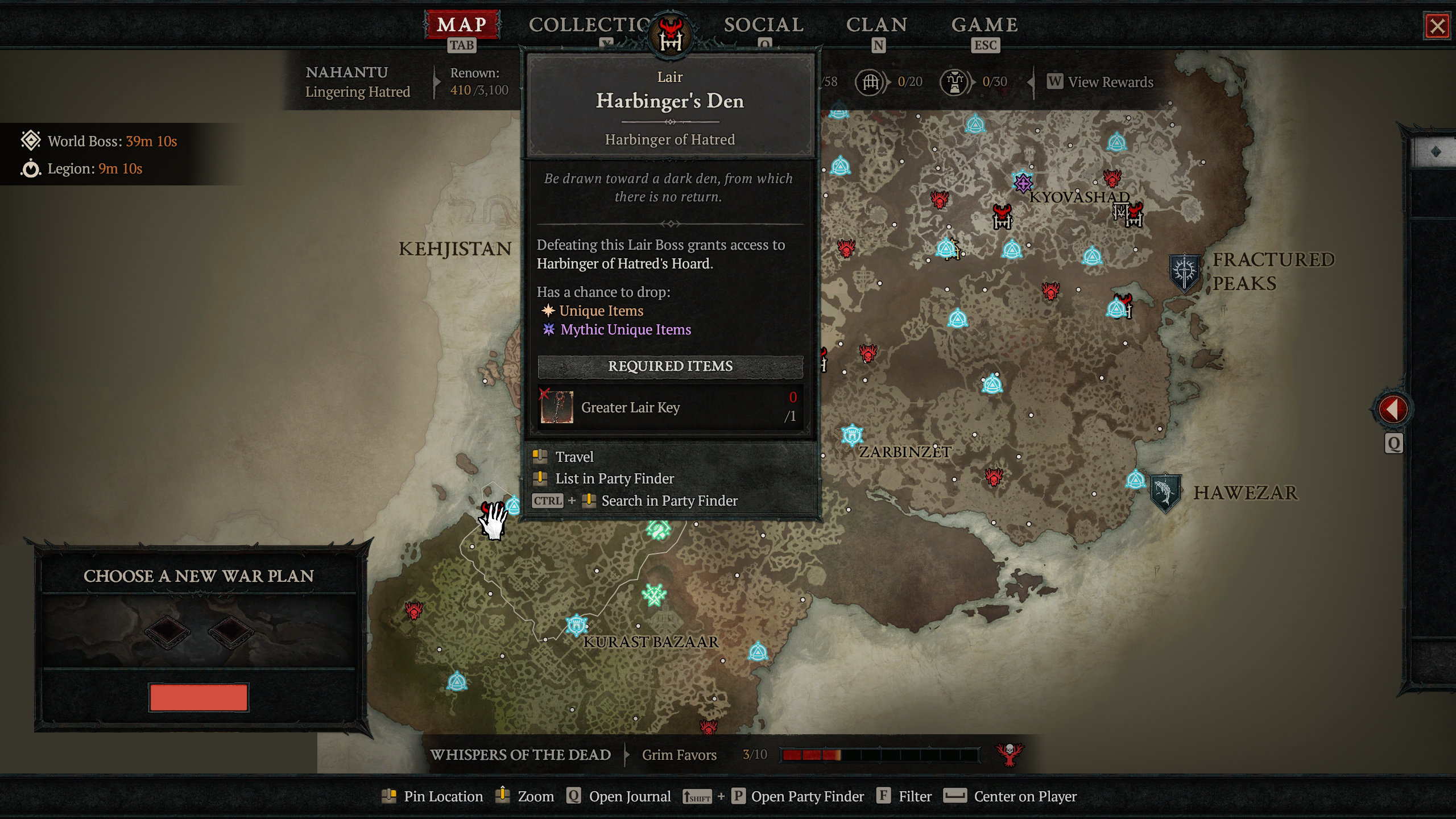Click the Whispers of the Dead skull icon
The image size is (1456, 819).
coord(1010,755)
